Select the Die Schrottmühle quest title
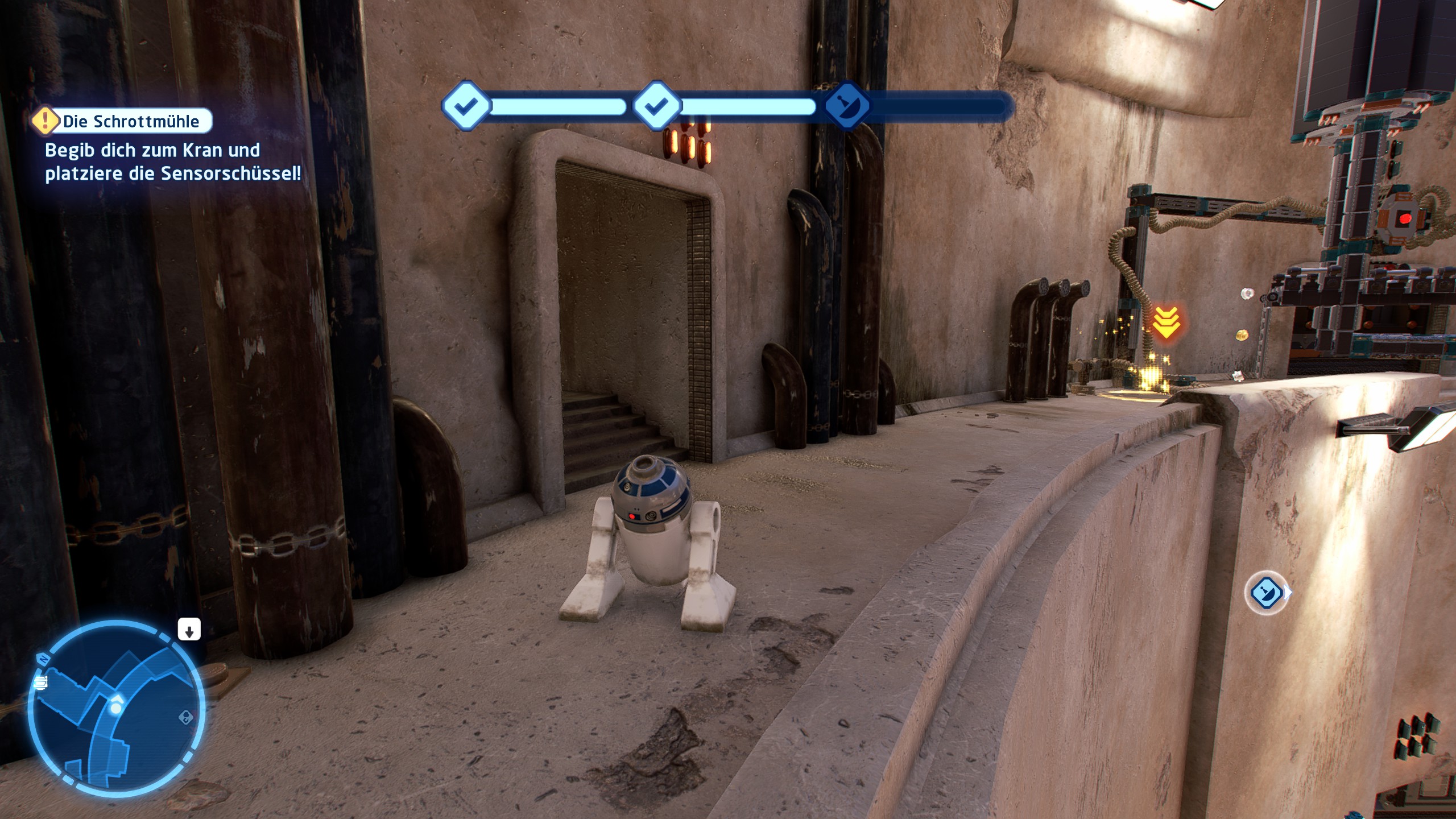 pyautogui.click(x=131, y=121)
